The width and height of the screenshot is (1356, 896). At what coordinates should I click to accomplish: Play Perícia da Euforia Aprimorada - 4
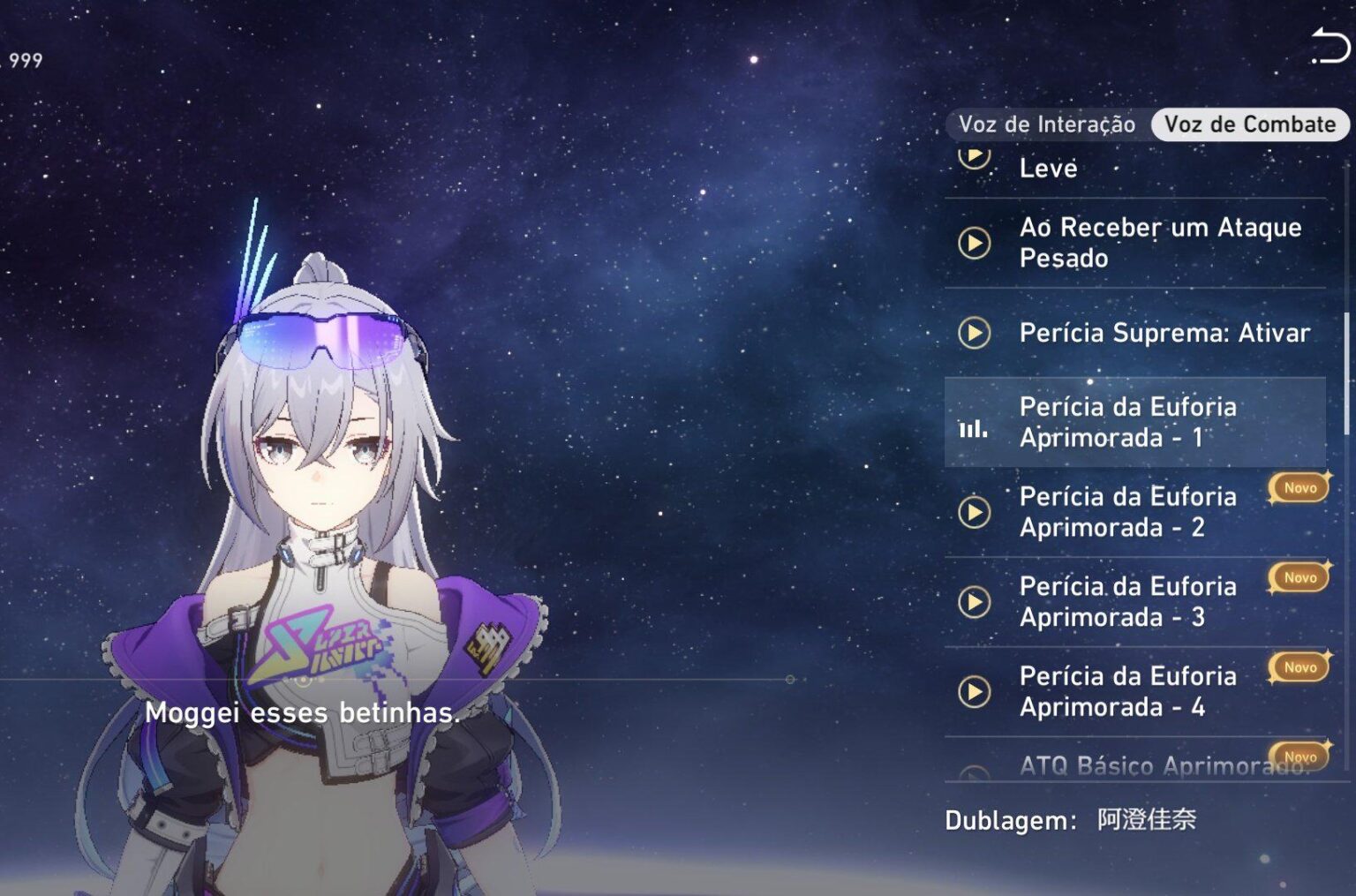pos(975,691)
